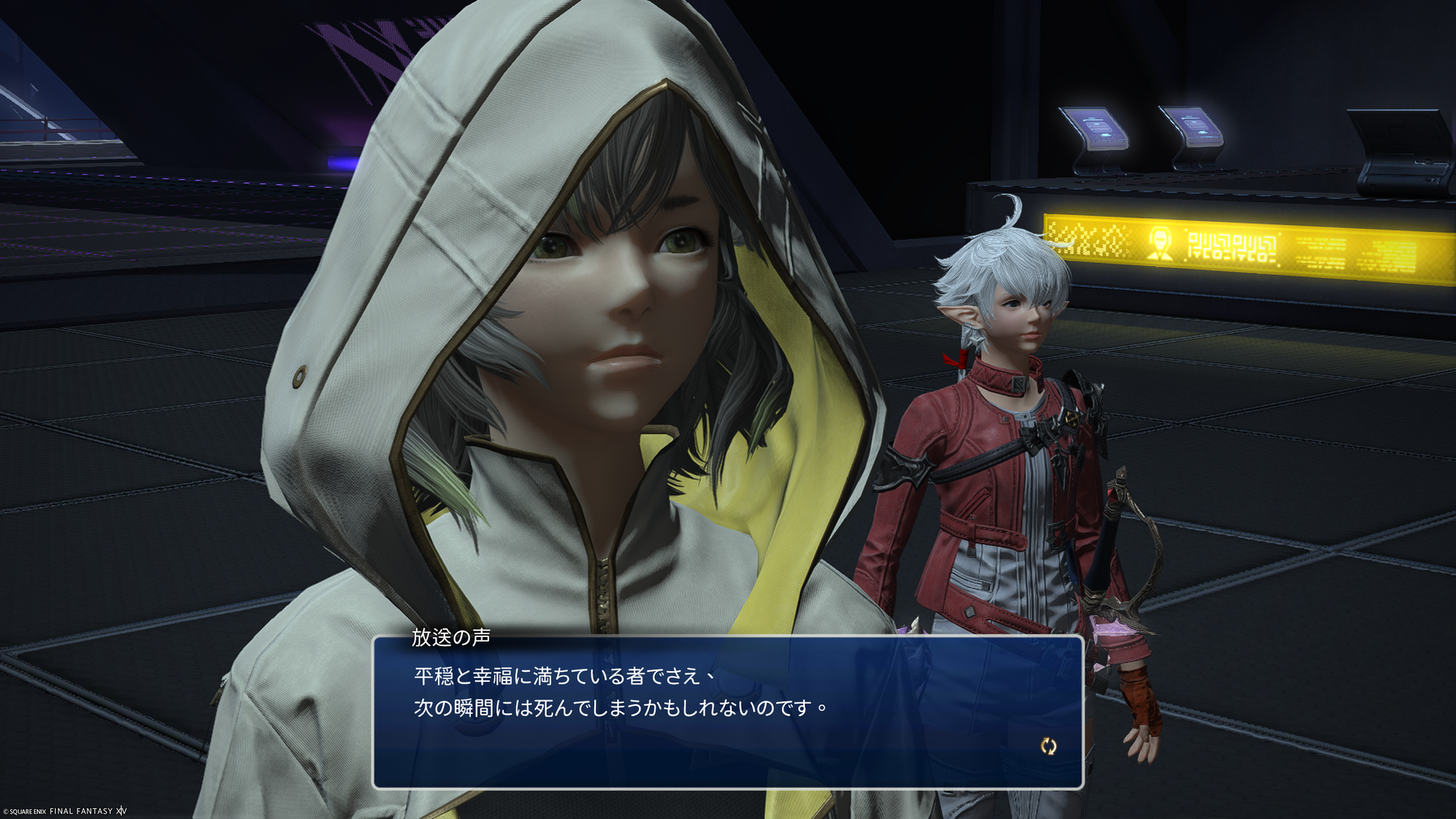Click the yellow circular arrows dialogue icon
1456x819 pixels.
pyautogui.click(x=1049, y=746)
